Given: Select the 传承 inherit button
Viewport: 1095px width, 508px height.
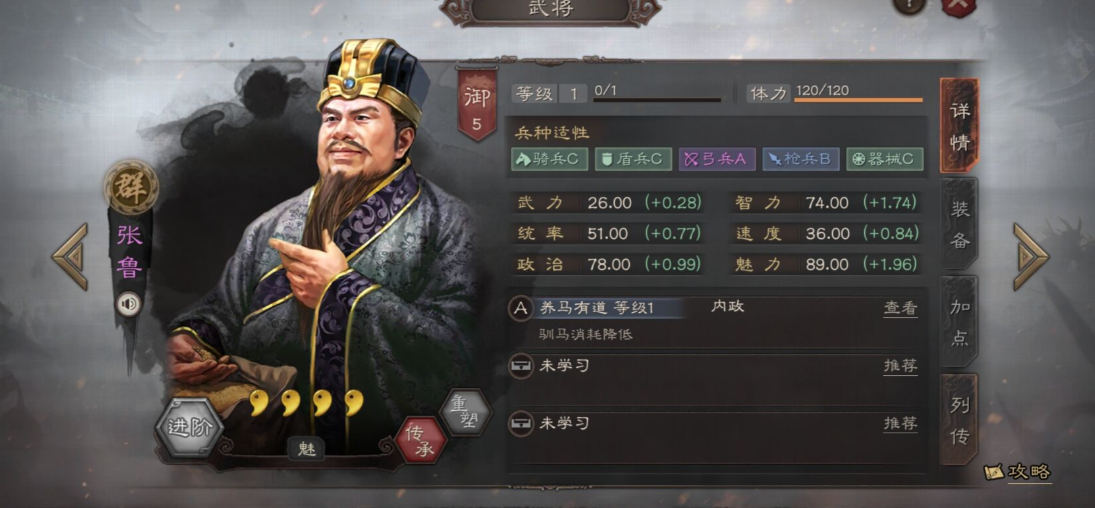Looking at the screenshot, I should pyautogui.click(x=421, y=439).
